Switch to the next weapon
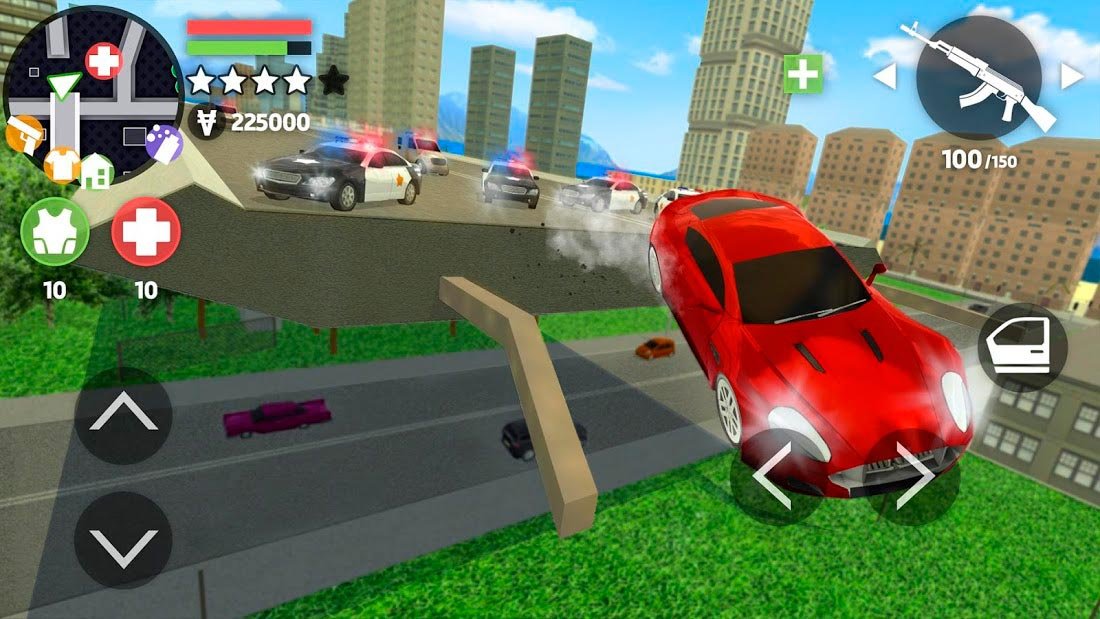Viewport: 1100px width, 619px height. coord(1071,76)
